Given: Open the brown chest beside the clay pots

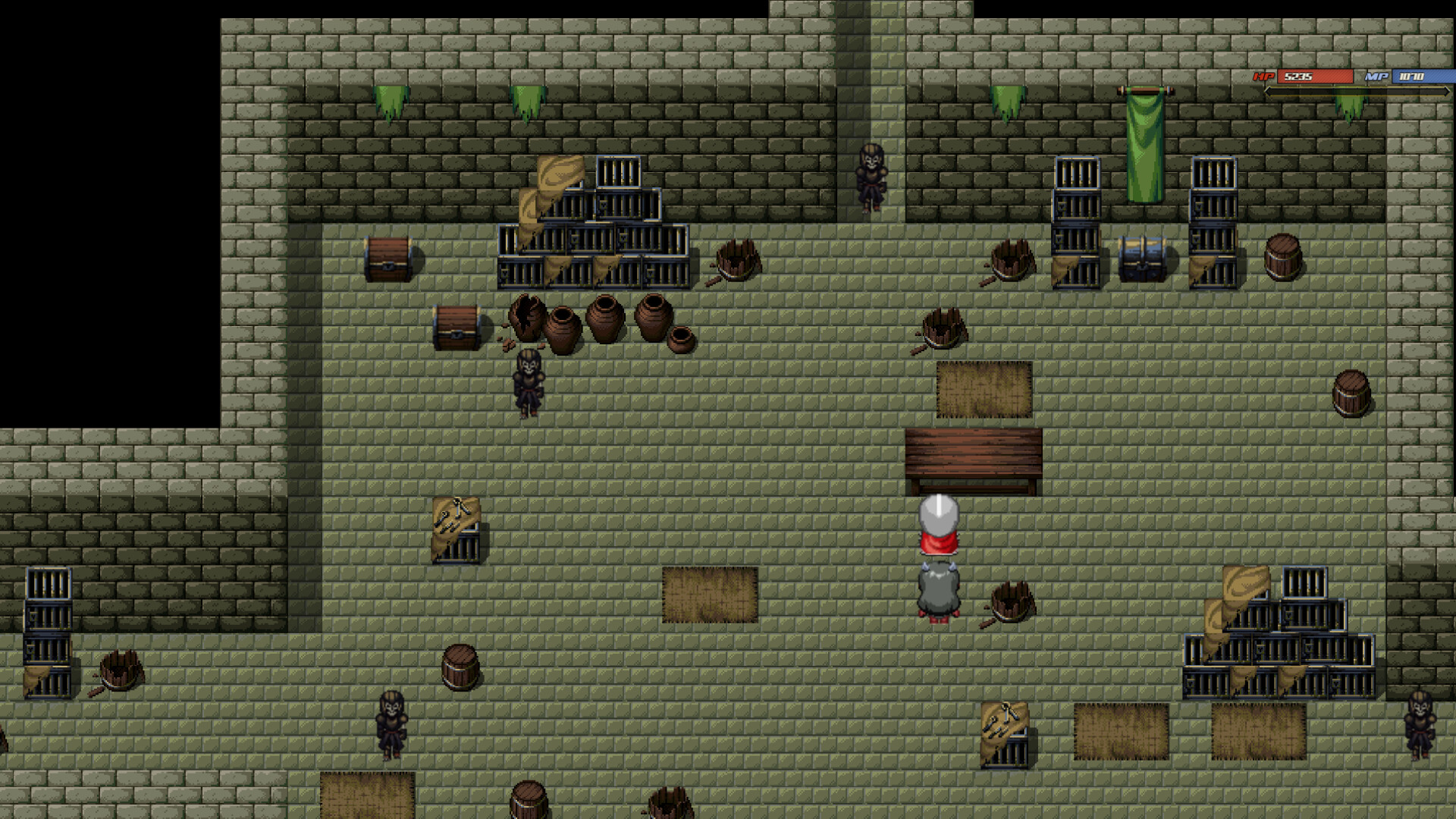Looking at the screenshot, I should 457,328.
